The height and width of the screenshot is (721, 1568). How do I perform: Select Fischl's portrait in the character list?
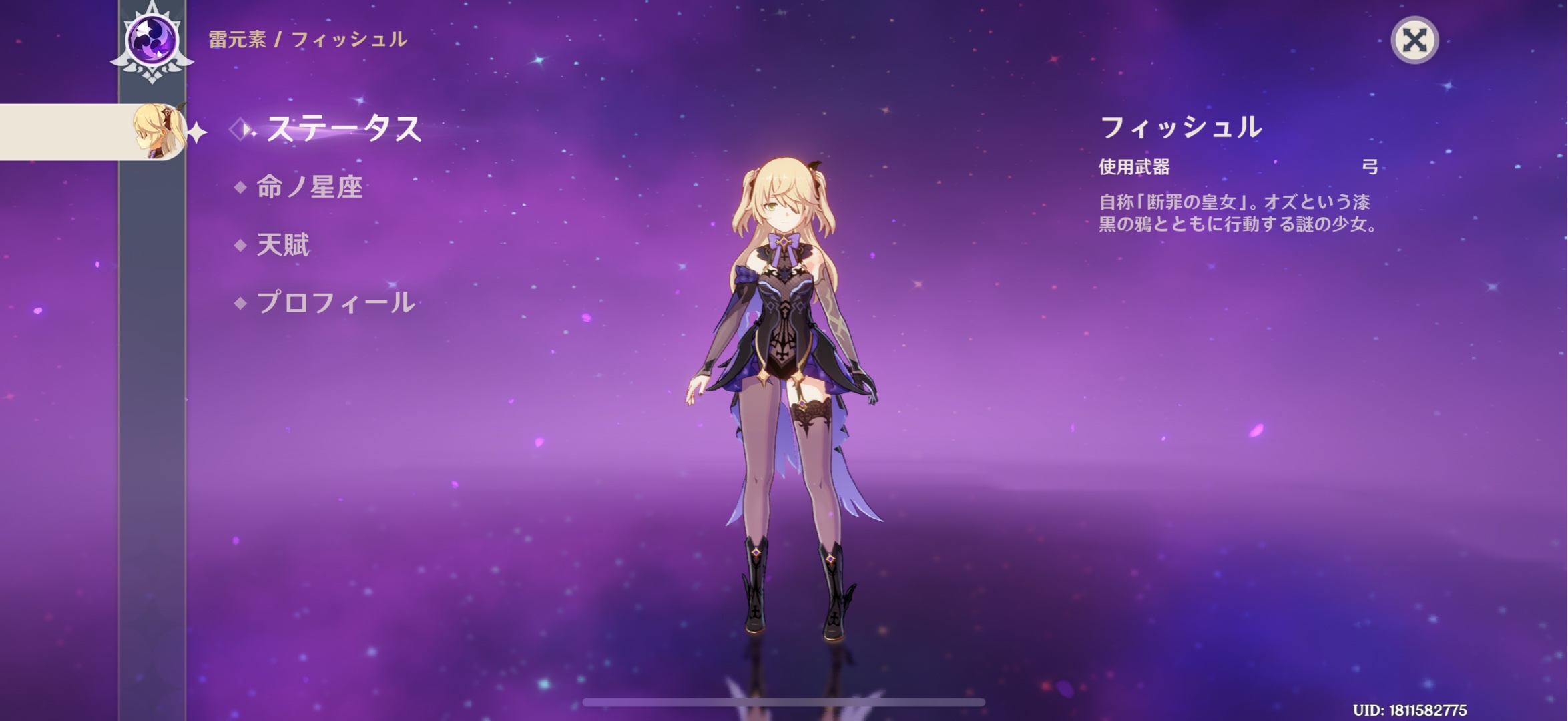click(x=158, y=132)
